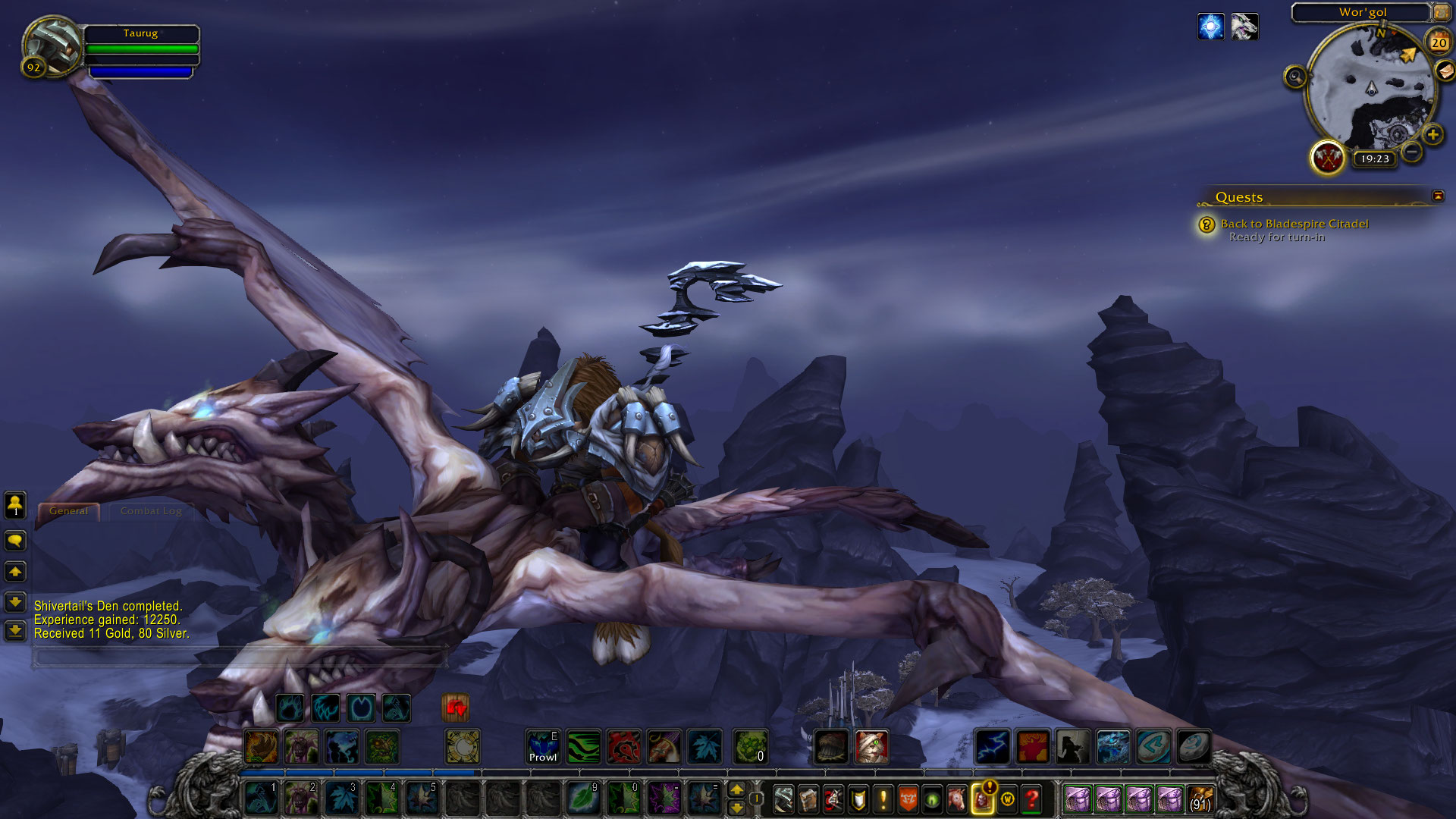Click the minimap zoom-in plus button
The height and width of the screenshot is (819, 1456).
1432,135
